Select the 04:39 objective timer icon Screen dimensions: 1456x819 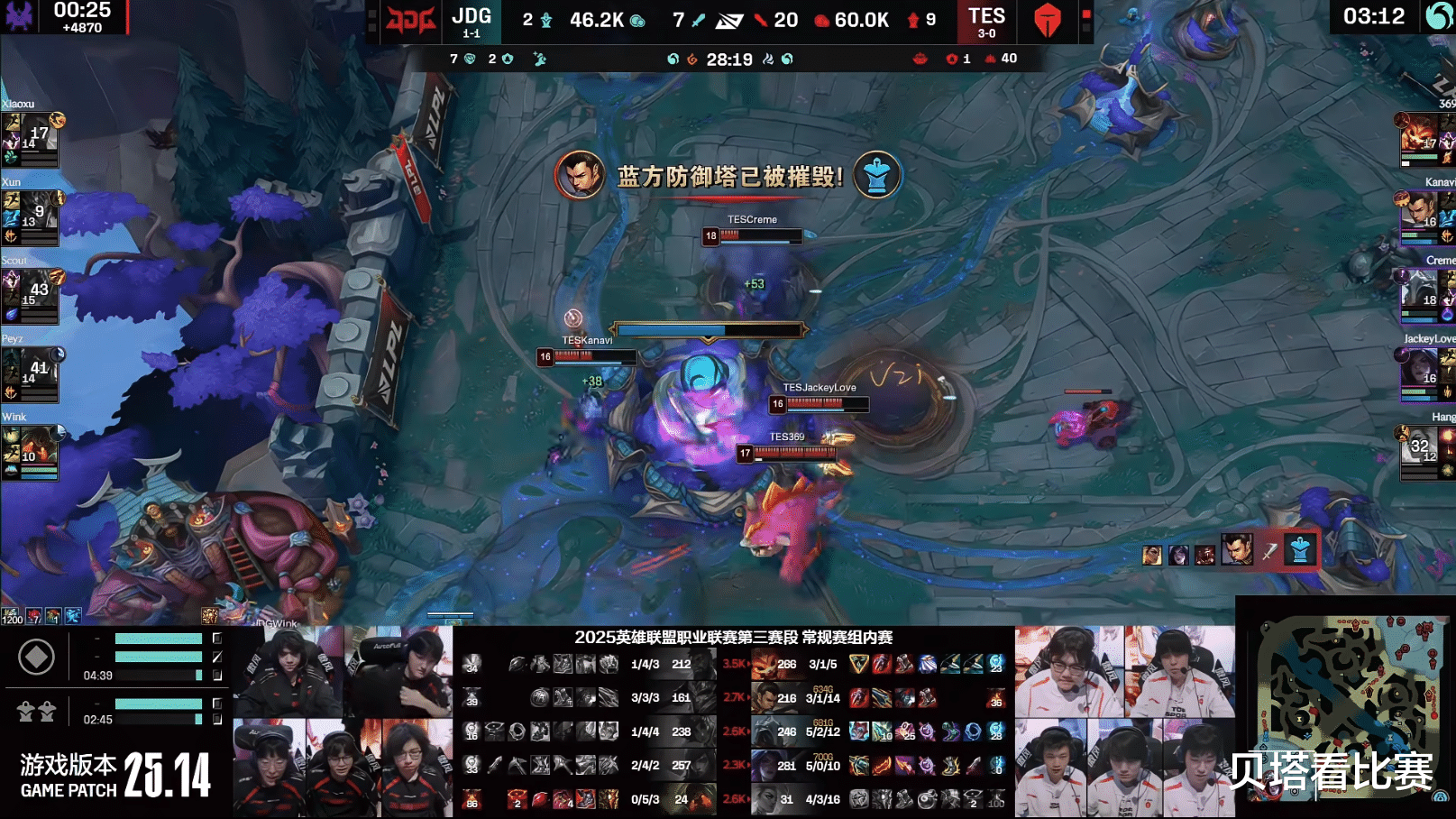[x=36, y=658]
